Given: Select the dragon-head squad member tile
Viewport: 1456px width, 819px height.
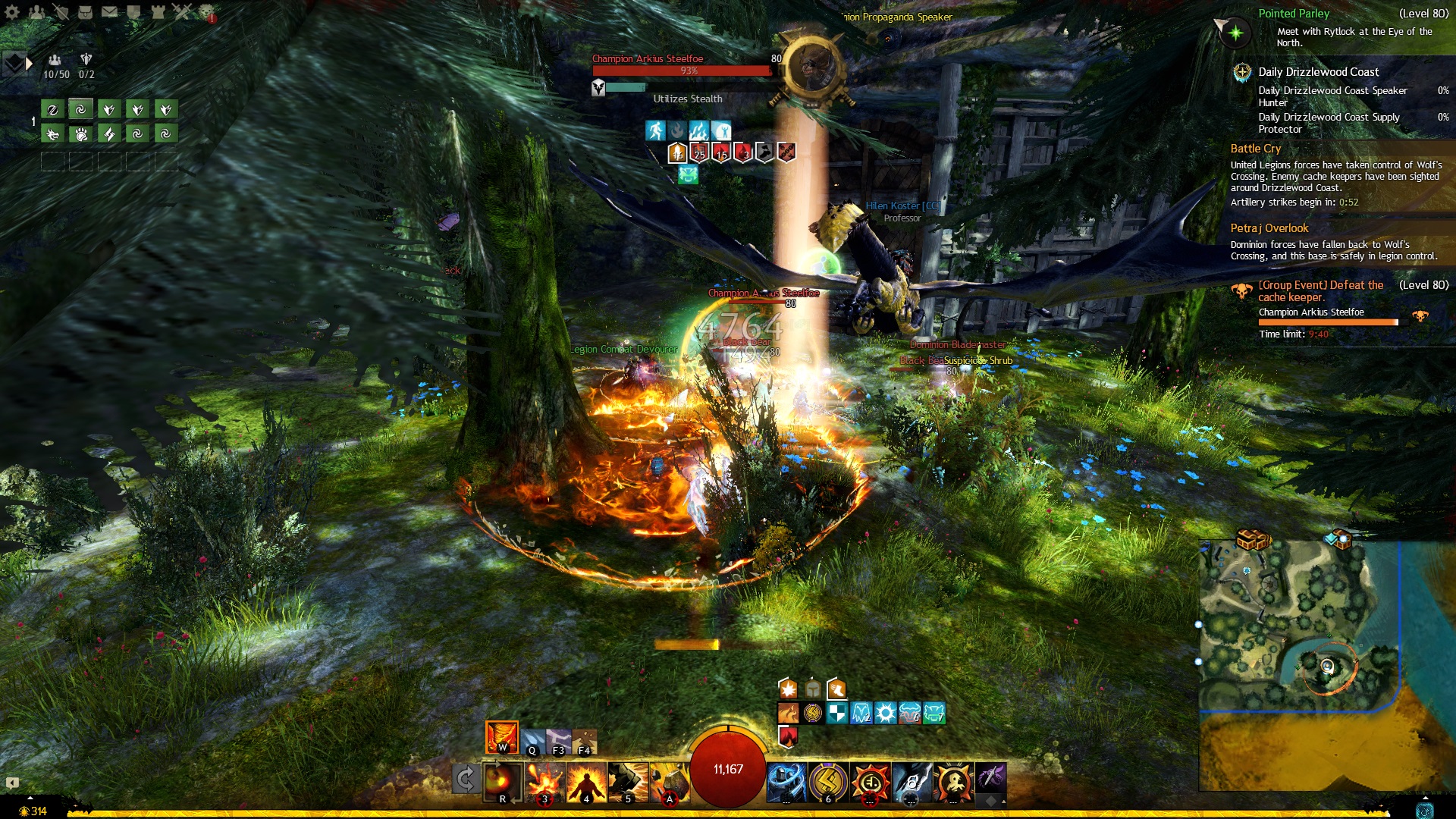Looking at the screenshot, I should [x=52, y=134].
